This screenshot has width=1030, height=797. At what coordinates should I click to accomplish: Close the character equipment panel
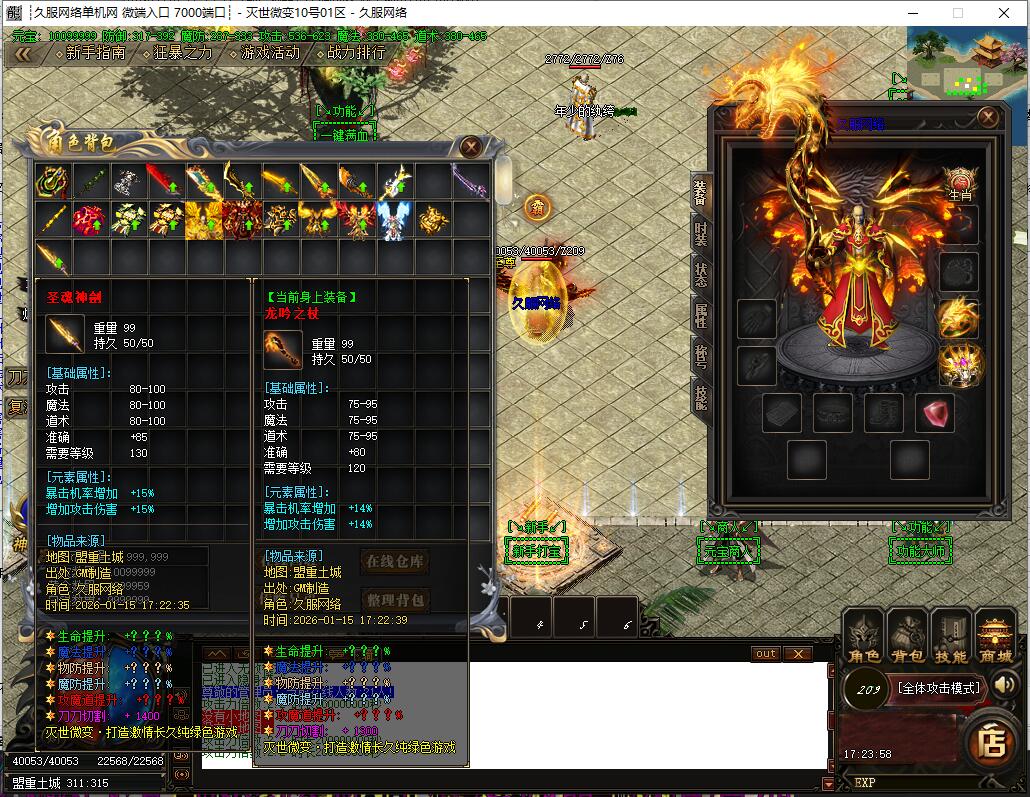coord(988,117)
